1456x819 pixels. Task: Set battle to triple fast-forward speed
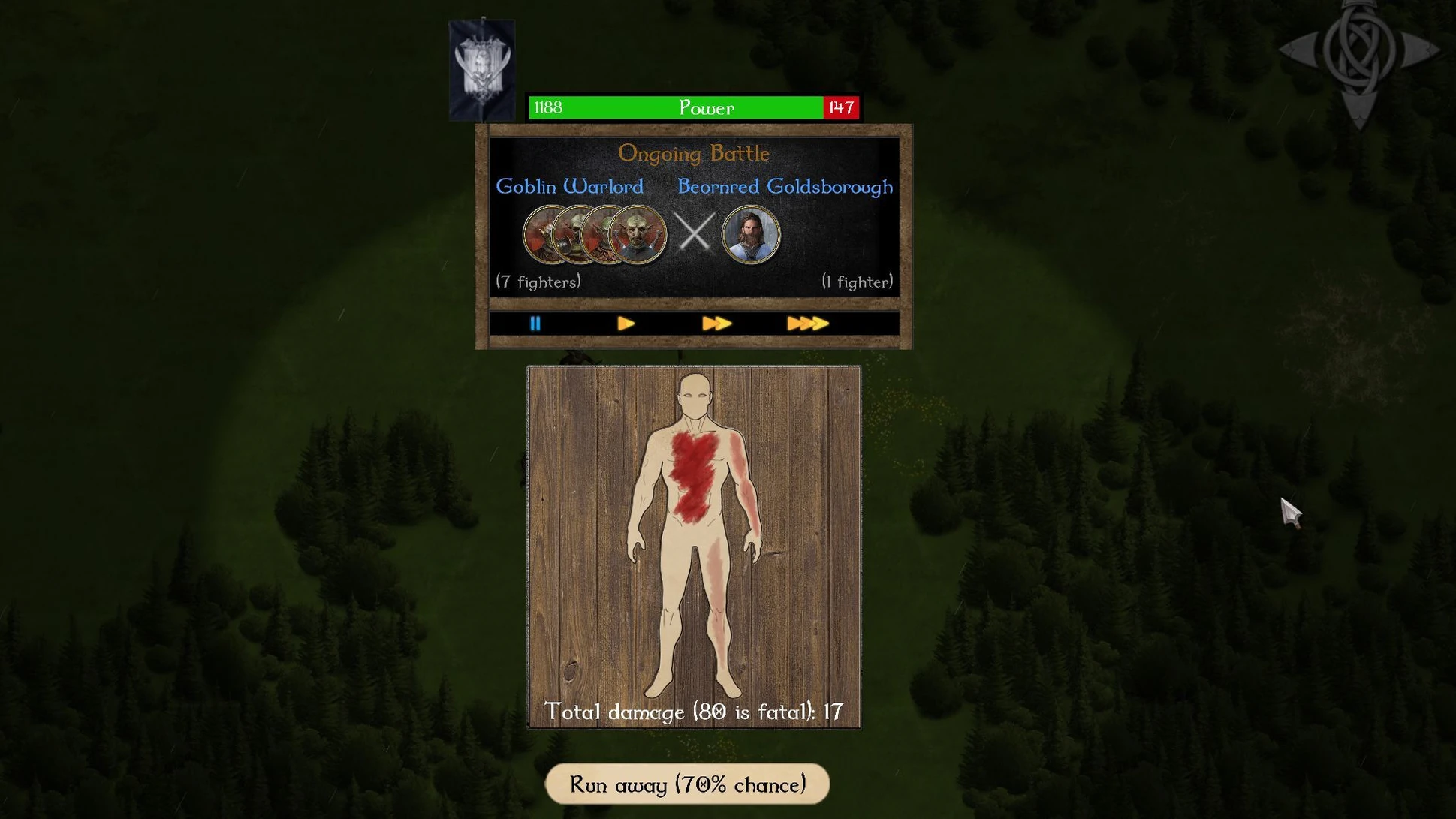pos(807,324)
